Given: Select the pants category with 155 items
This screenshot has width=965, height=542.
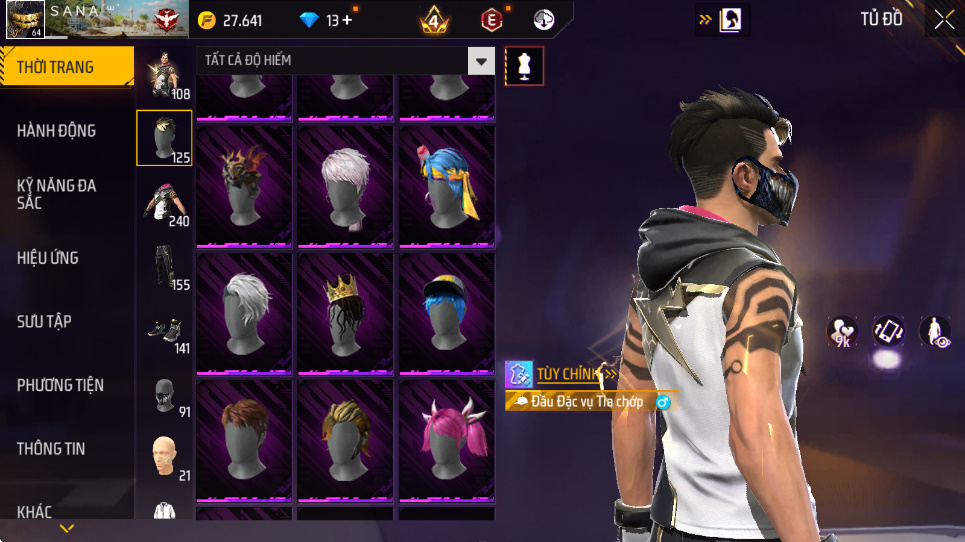Looking at the screenshot, I should [x=165, y=267].
